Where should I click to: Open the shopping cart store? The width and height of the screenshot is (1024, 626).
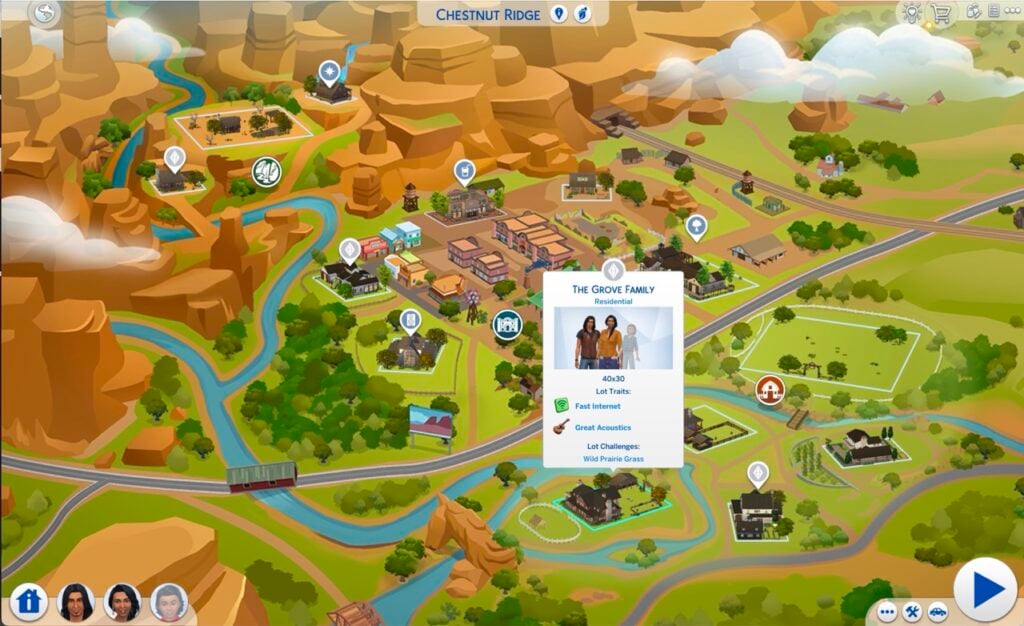pos(939,13)
